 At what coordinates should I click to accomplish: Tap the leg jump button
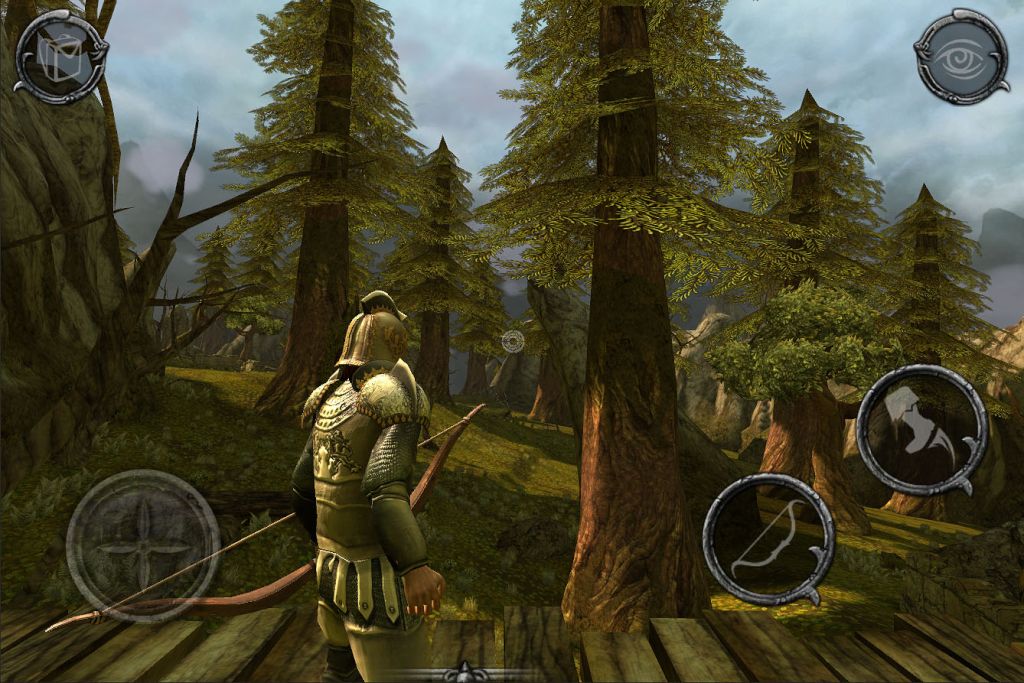click(x=921, y=429)
